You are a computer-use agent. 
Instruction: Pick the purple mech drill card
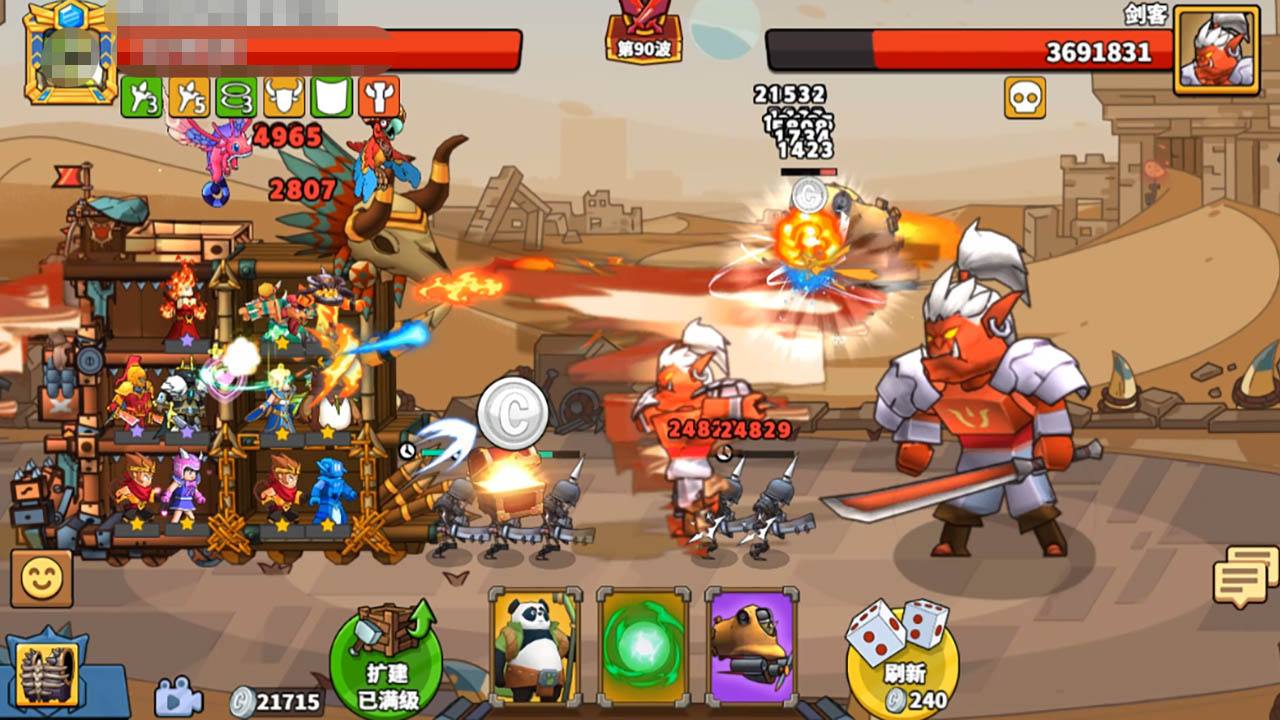[x=751, y=645]
